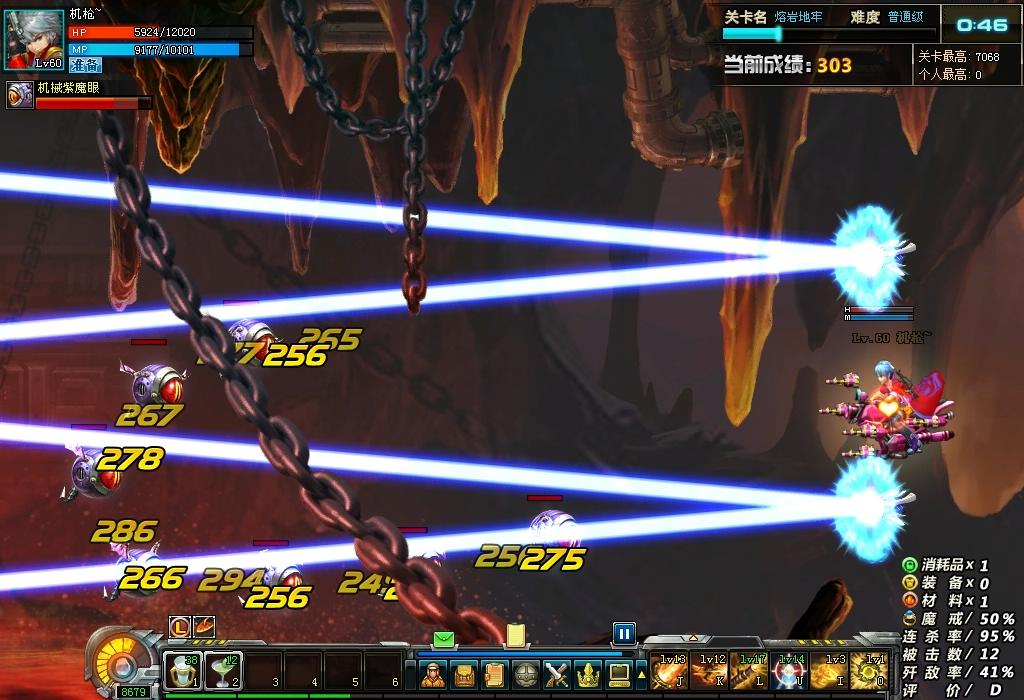Open the computer monitor system menu

(619, 675)
